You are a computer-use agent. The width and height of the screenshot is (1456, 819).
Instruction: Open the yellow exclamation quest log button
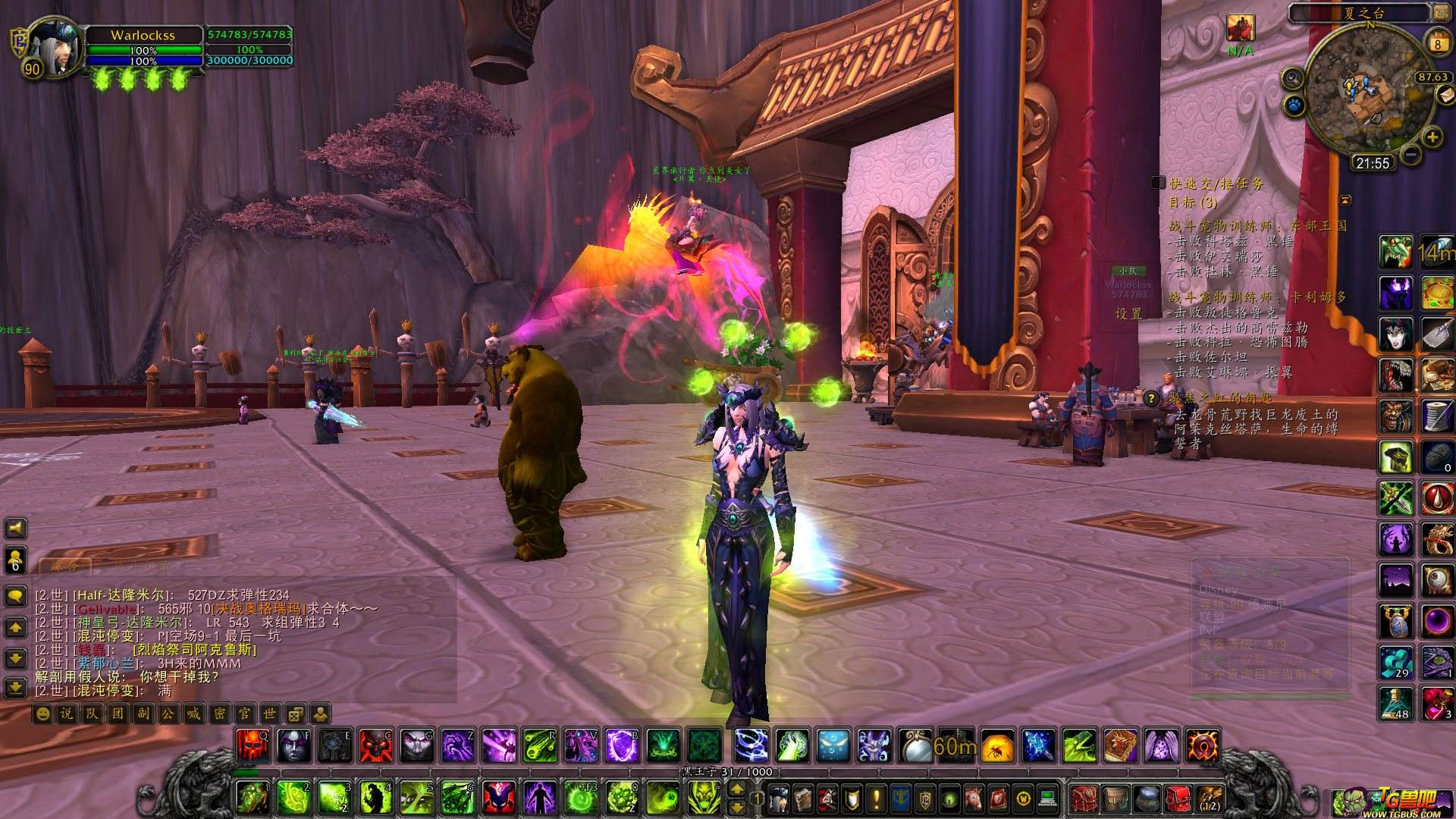coord(876,799)
